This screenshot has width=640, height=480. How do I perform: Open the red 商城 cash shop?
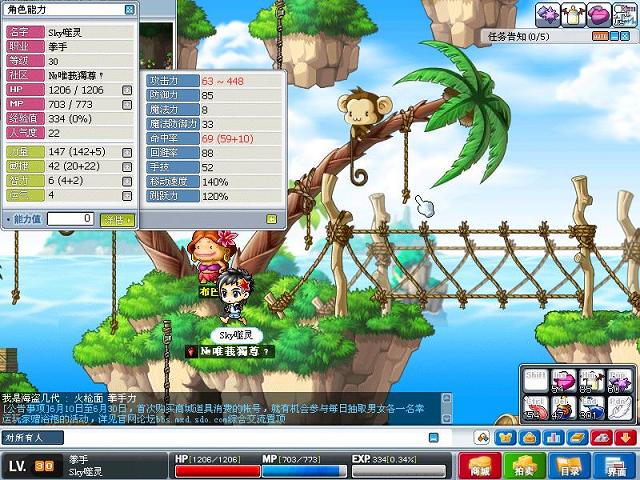[480, 466]
